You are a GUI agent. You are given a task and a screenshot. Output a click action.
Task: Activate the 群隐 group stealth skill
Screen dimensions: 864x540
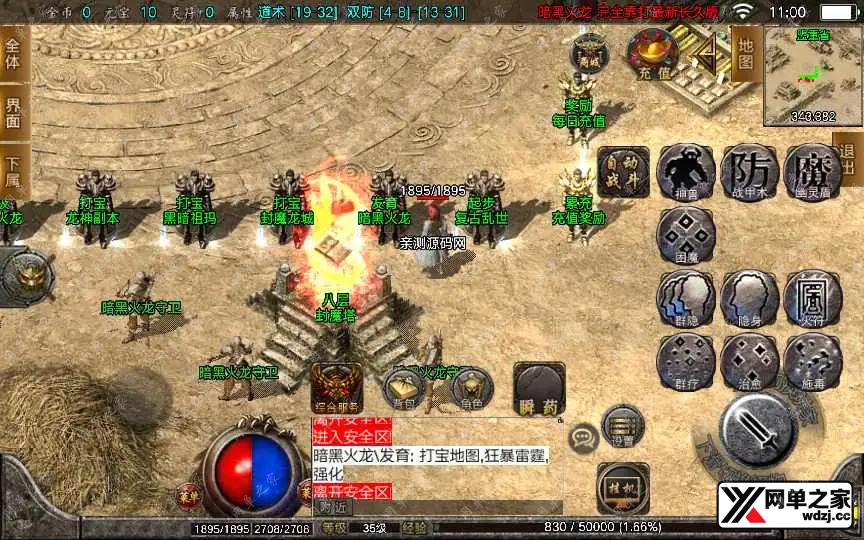685,299
